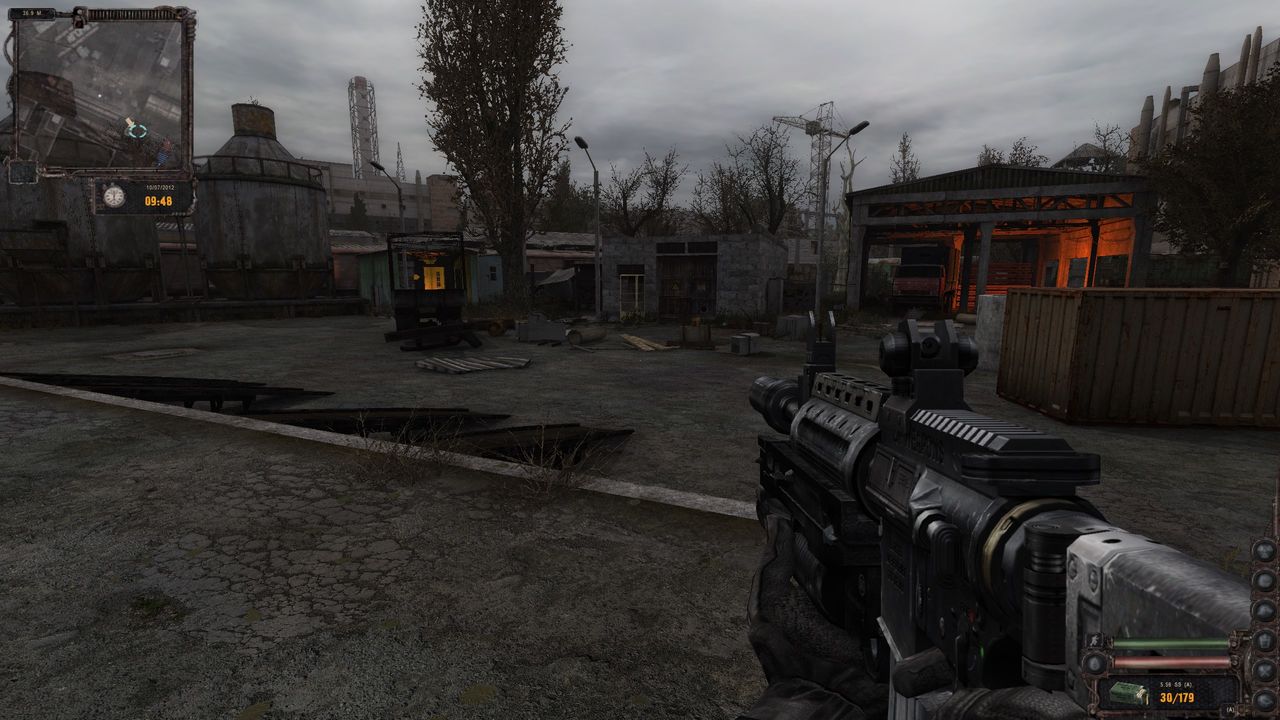Click the running man stance indicator
This screenshot has width=1280, height=720.
click(1092, 643)
